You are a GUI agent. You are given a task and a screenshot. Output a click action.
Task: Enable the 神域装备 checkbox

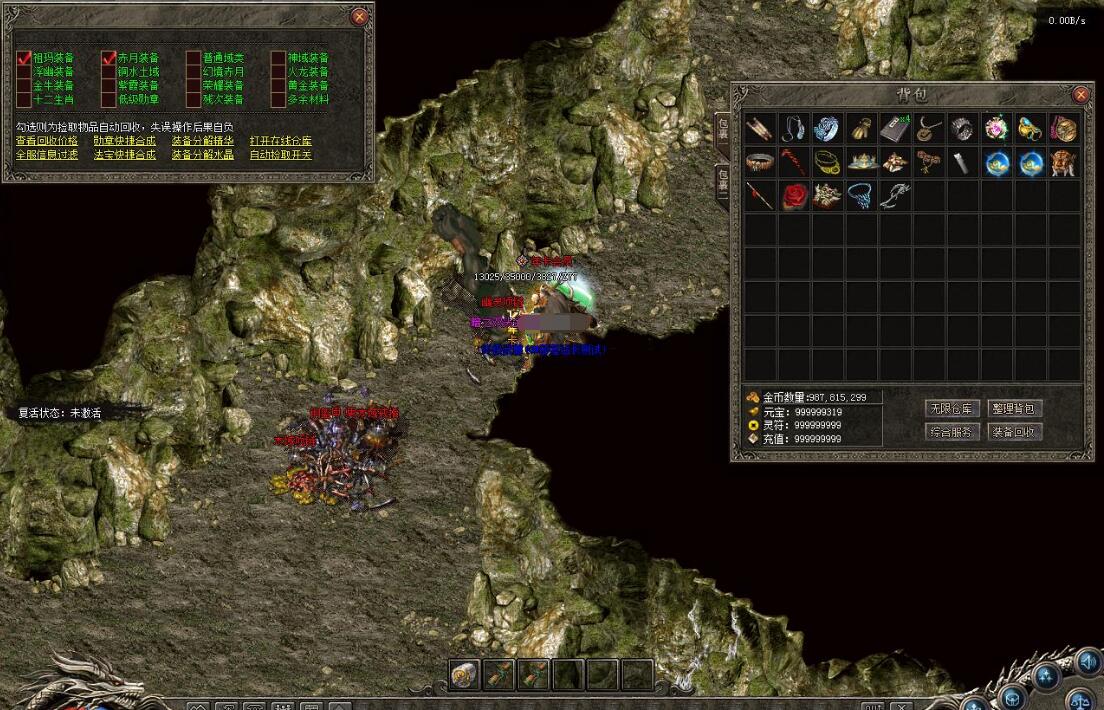click(279, 58)
